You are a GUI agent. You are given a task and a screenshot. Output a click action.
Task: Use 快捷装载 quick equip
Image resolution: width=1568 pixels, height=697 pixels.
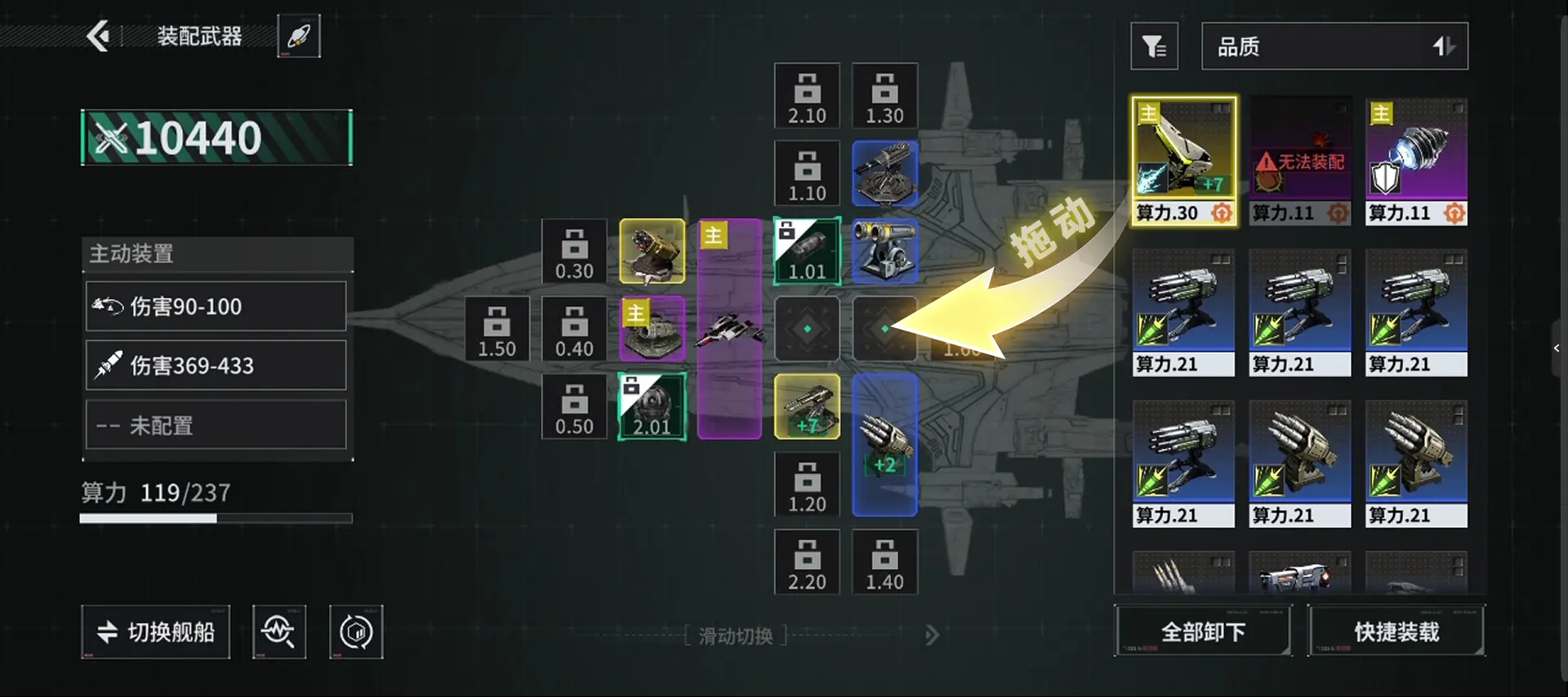[1396, 631]
